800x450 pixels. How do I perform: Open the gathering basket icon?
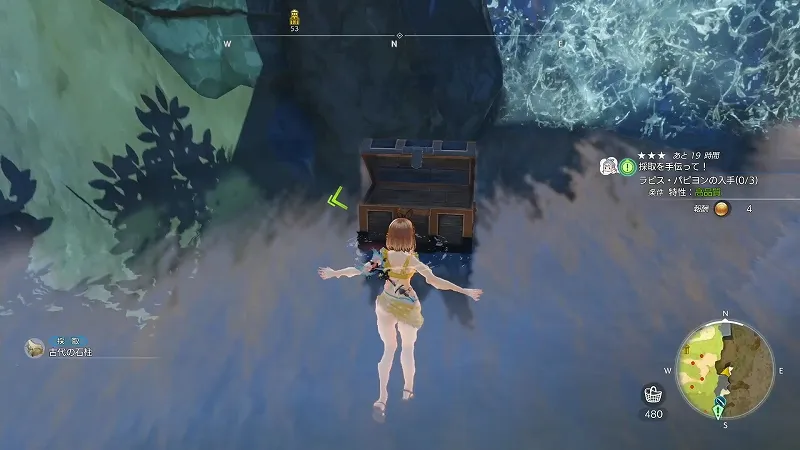[653, 393]
